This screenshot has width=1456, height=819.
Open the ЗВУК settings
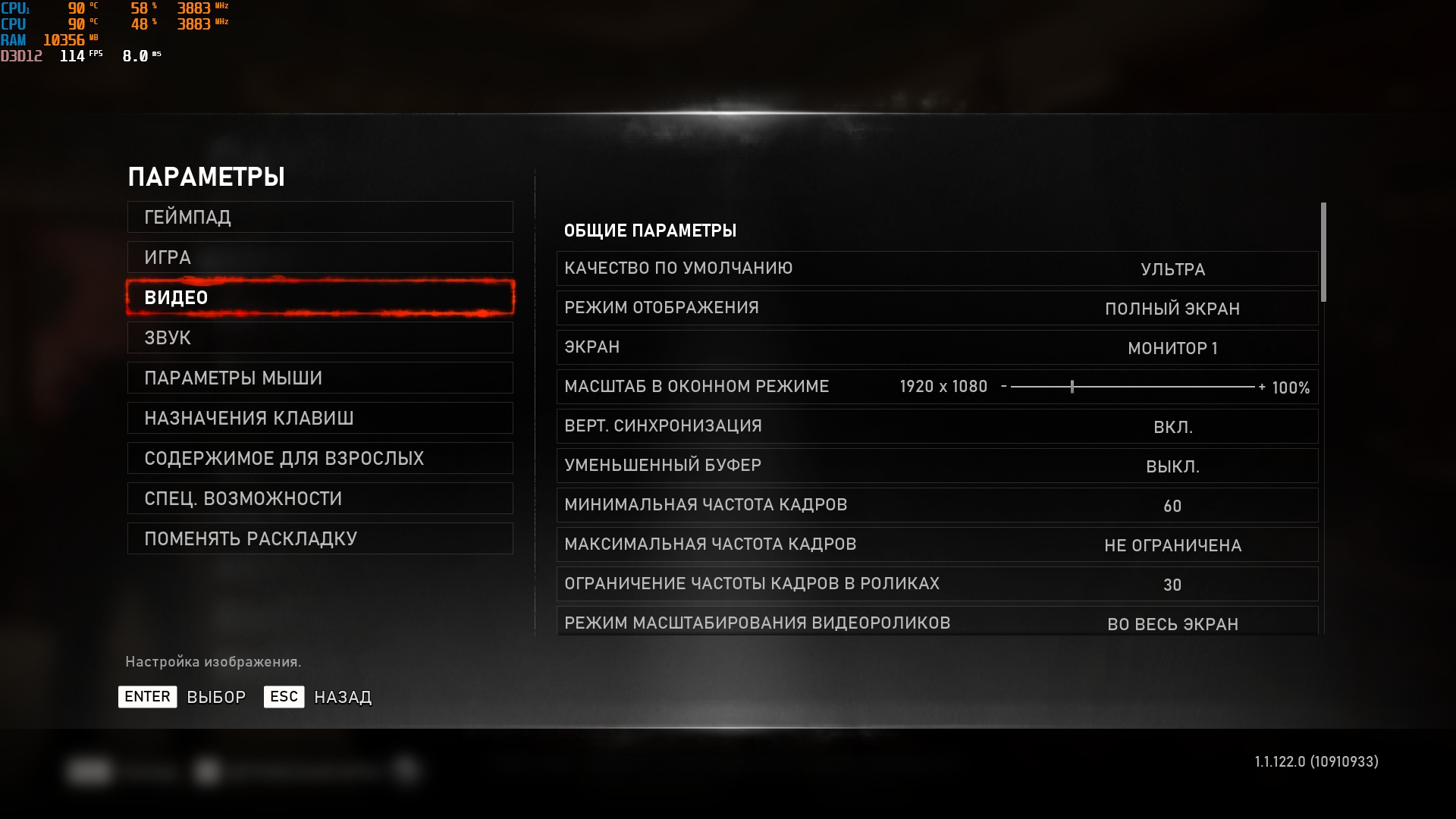point(320,338)
